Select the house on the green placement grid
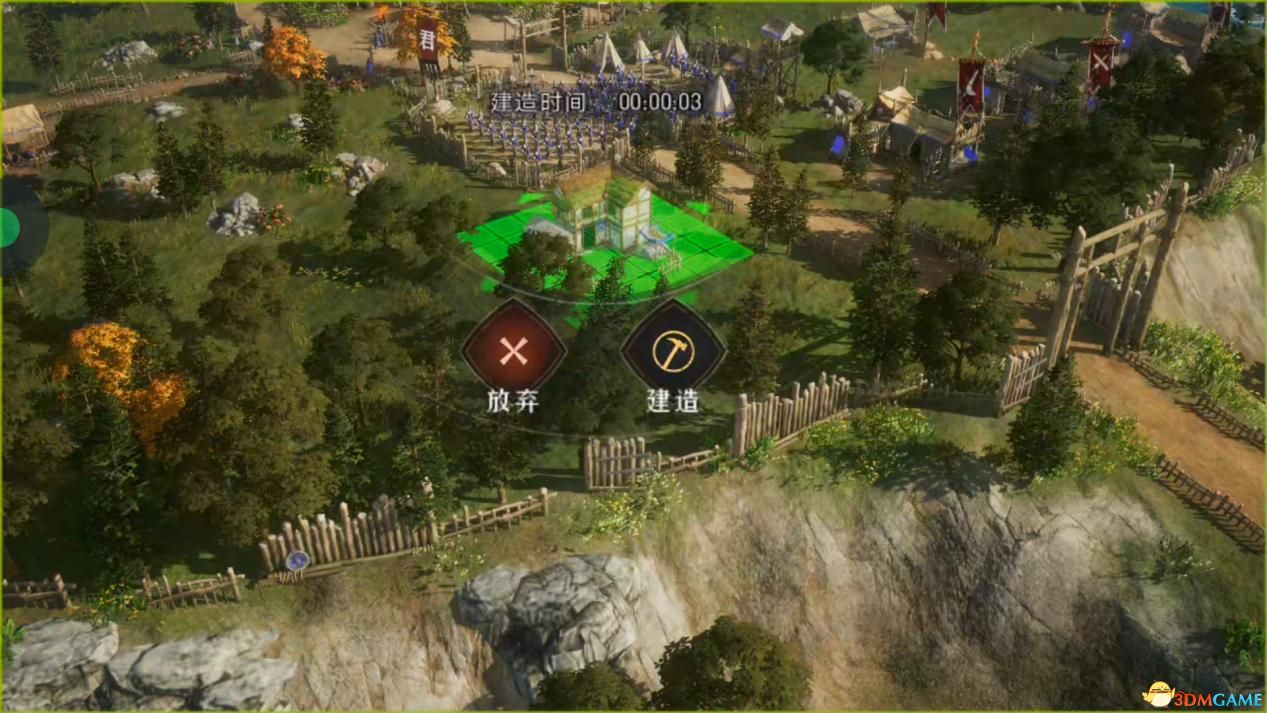Image resolution: width=1267 pixels, height=713 pixels. pos(600,208)
